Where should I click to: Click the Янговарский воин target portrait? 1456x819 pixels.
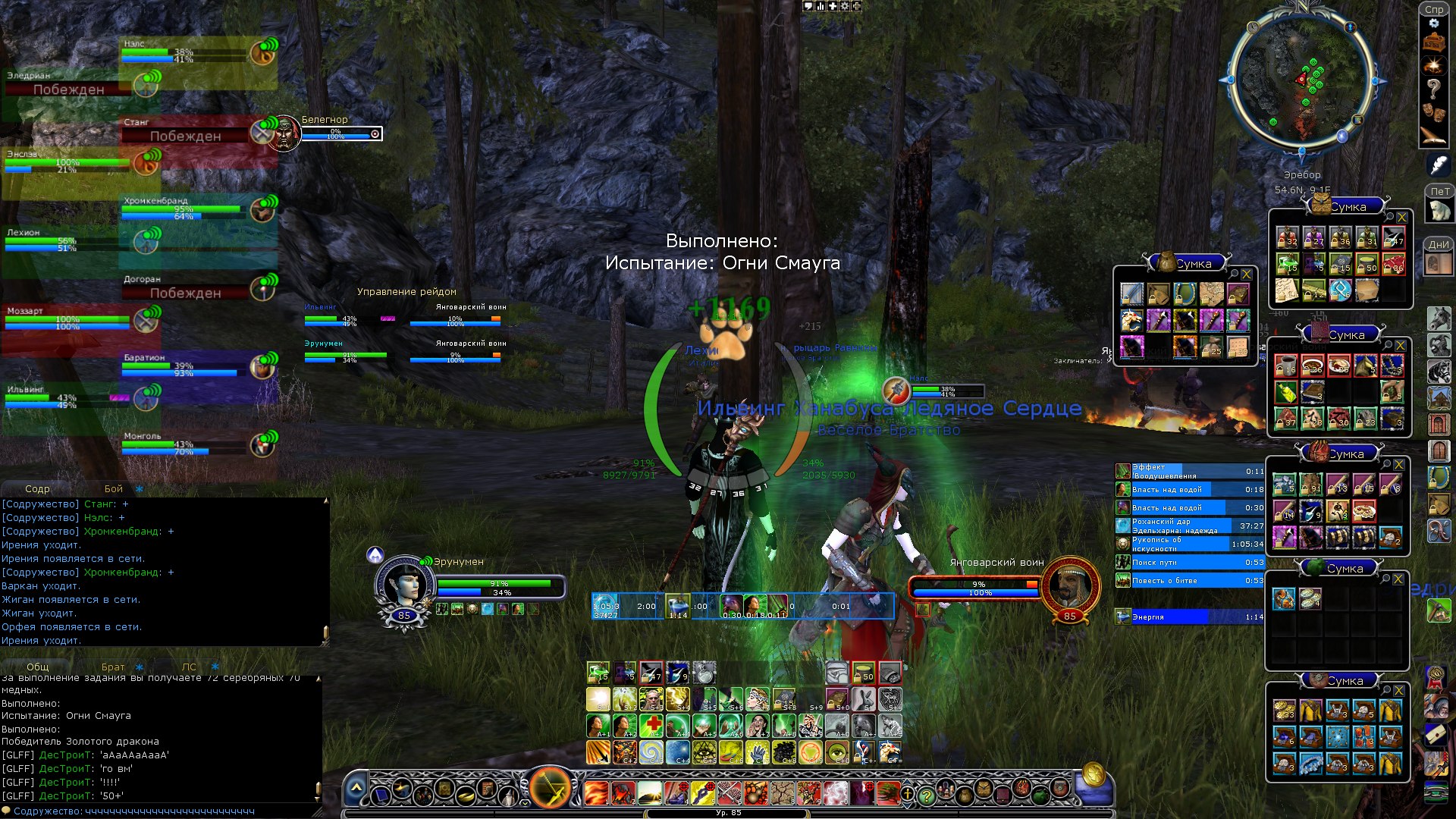1069,586
